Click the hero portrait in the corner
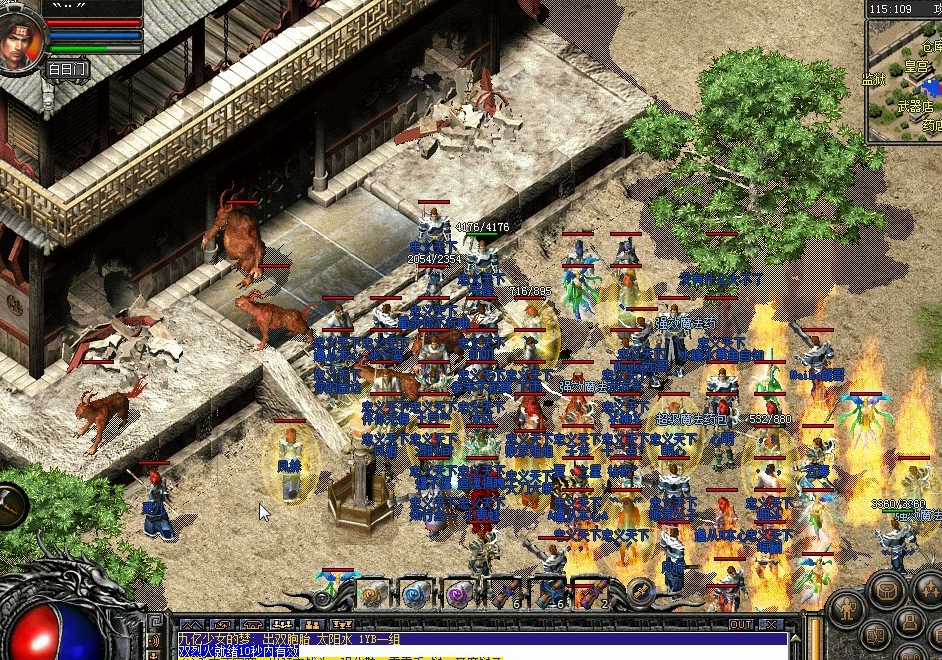 [x=22, y=40]
